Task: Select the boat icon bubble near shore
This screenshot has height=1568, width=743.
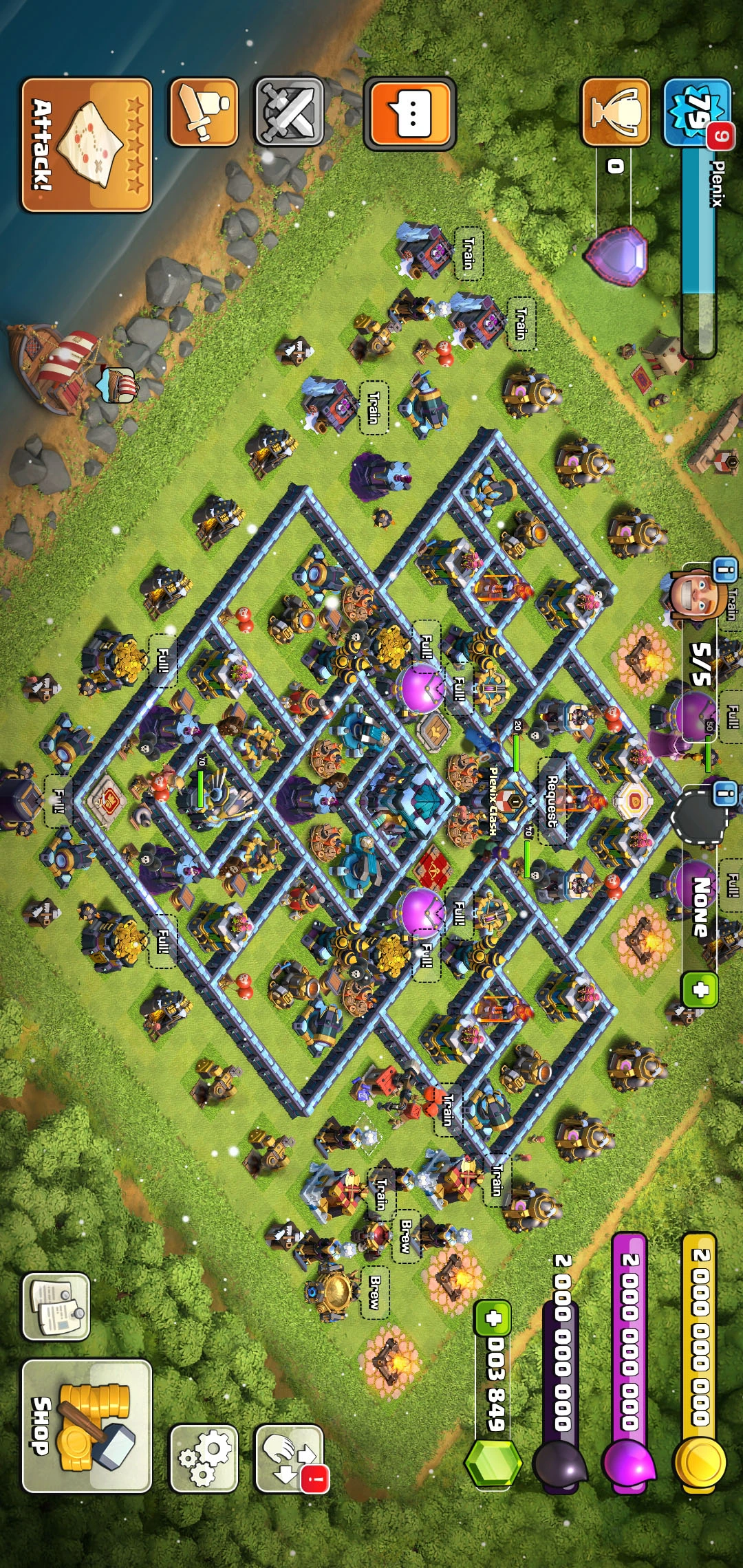Action: coord(118,385)
